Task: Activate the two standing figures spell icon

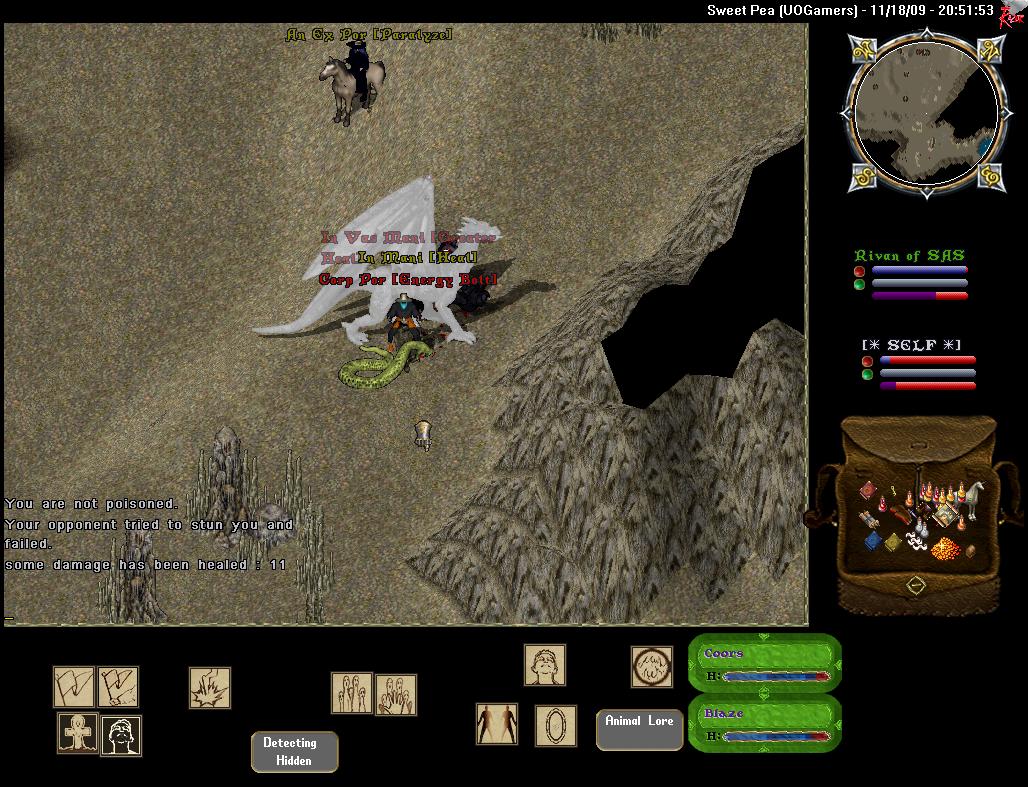Action: pyautogui.click(x=497, y=724)
